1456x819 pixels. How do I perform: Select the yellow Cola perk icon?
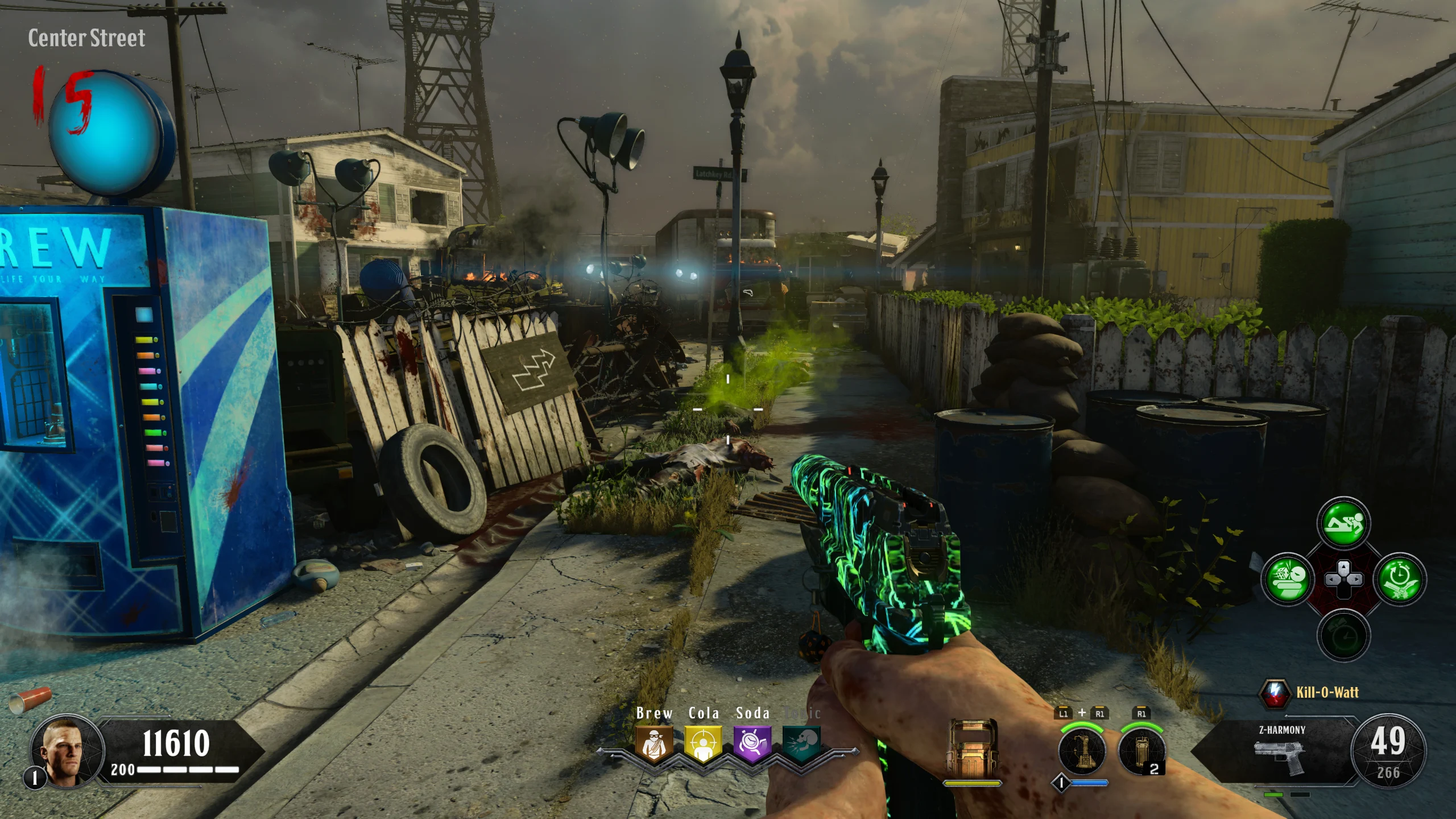coord(703,743)
